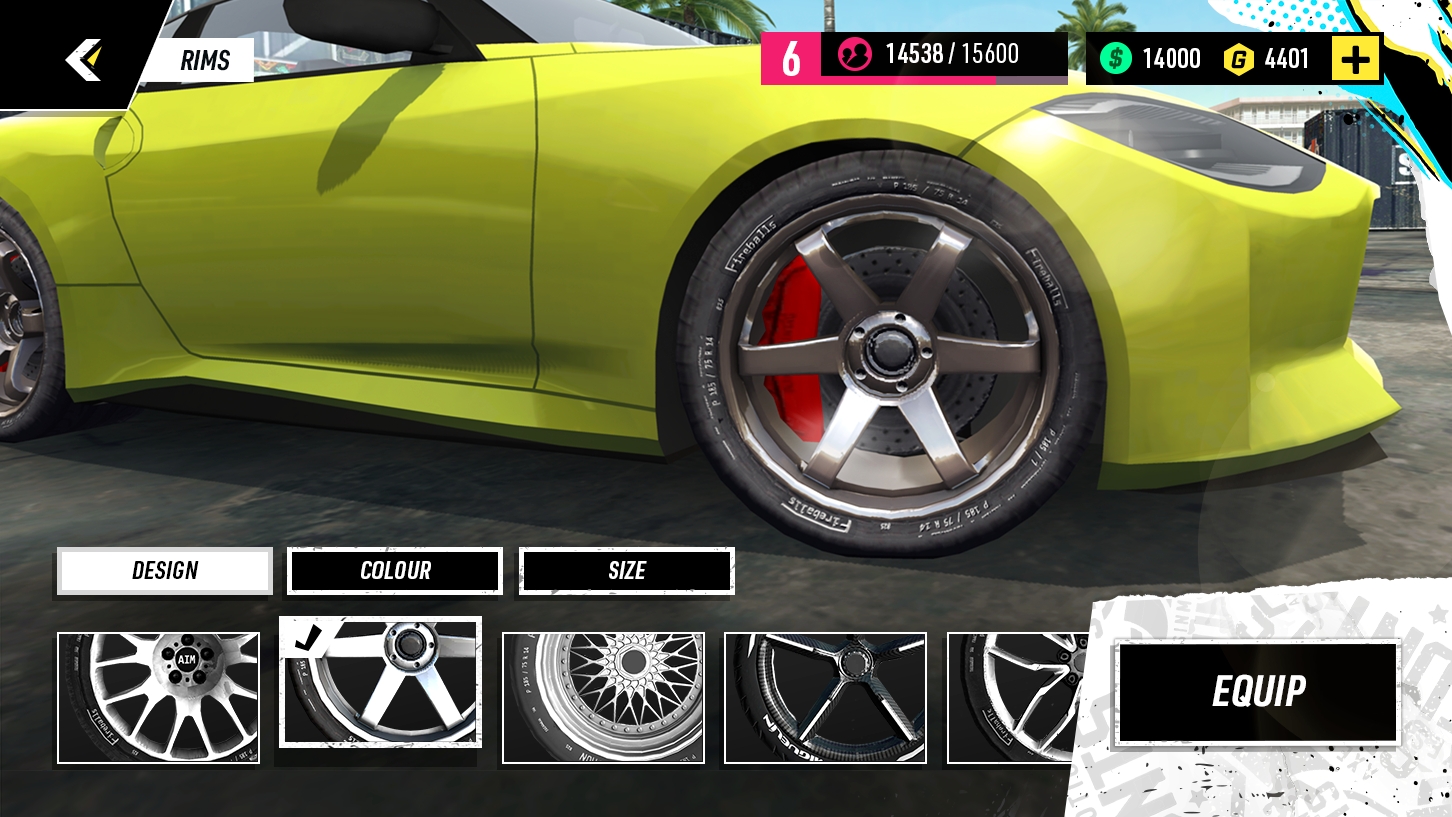Switch to the COLOUR tab
The image size is (1452, 817).
(394, 570)
